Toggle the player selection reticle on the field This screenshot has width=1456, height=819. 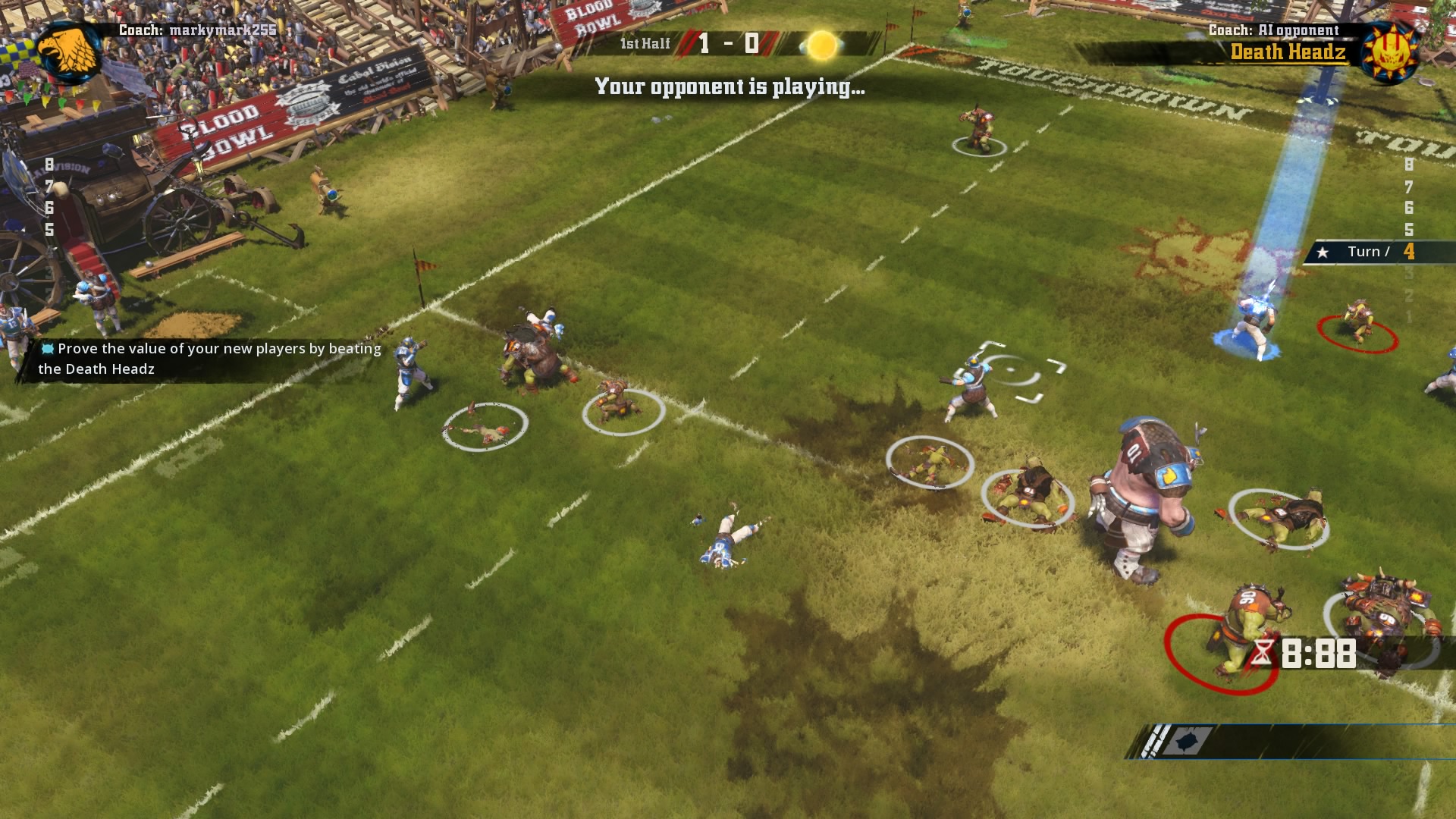coord(1014,371)
